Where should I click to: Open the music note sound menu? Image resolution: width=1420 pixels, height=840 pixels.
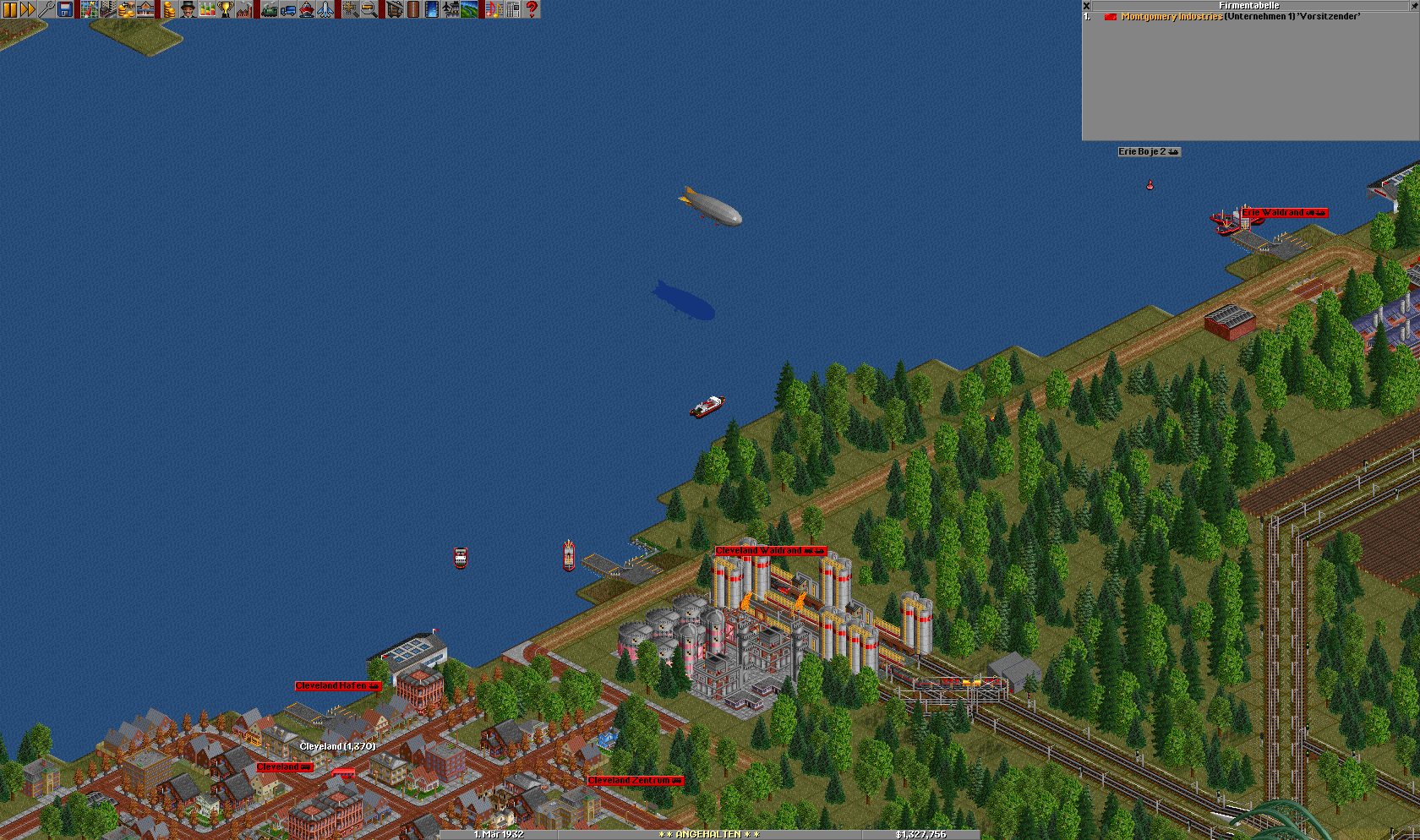tap(494, 9)
